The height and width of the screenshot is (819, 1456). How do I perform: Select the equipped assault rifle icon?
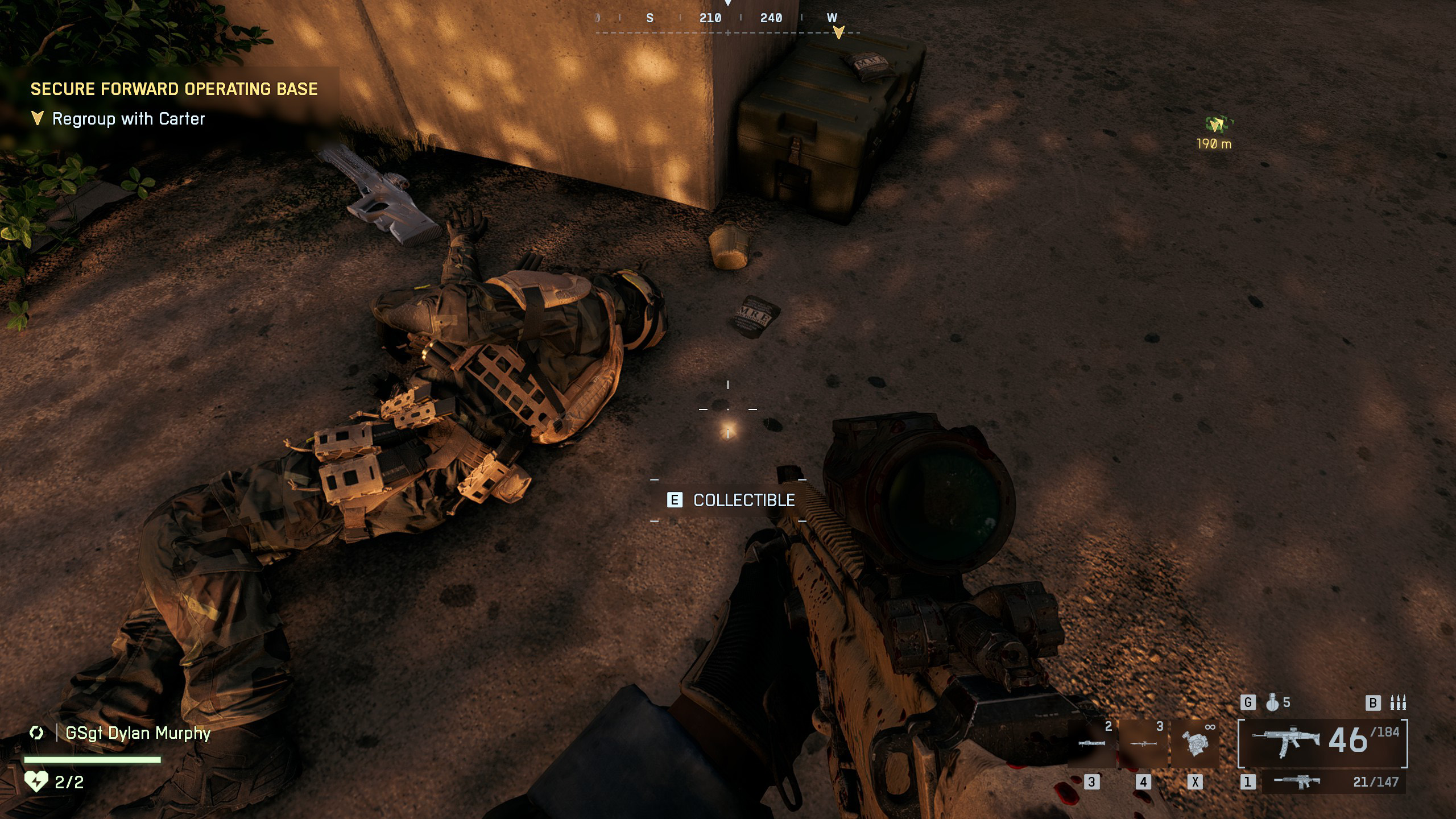1286,742
